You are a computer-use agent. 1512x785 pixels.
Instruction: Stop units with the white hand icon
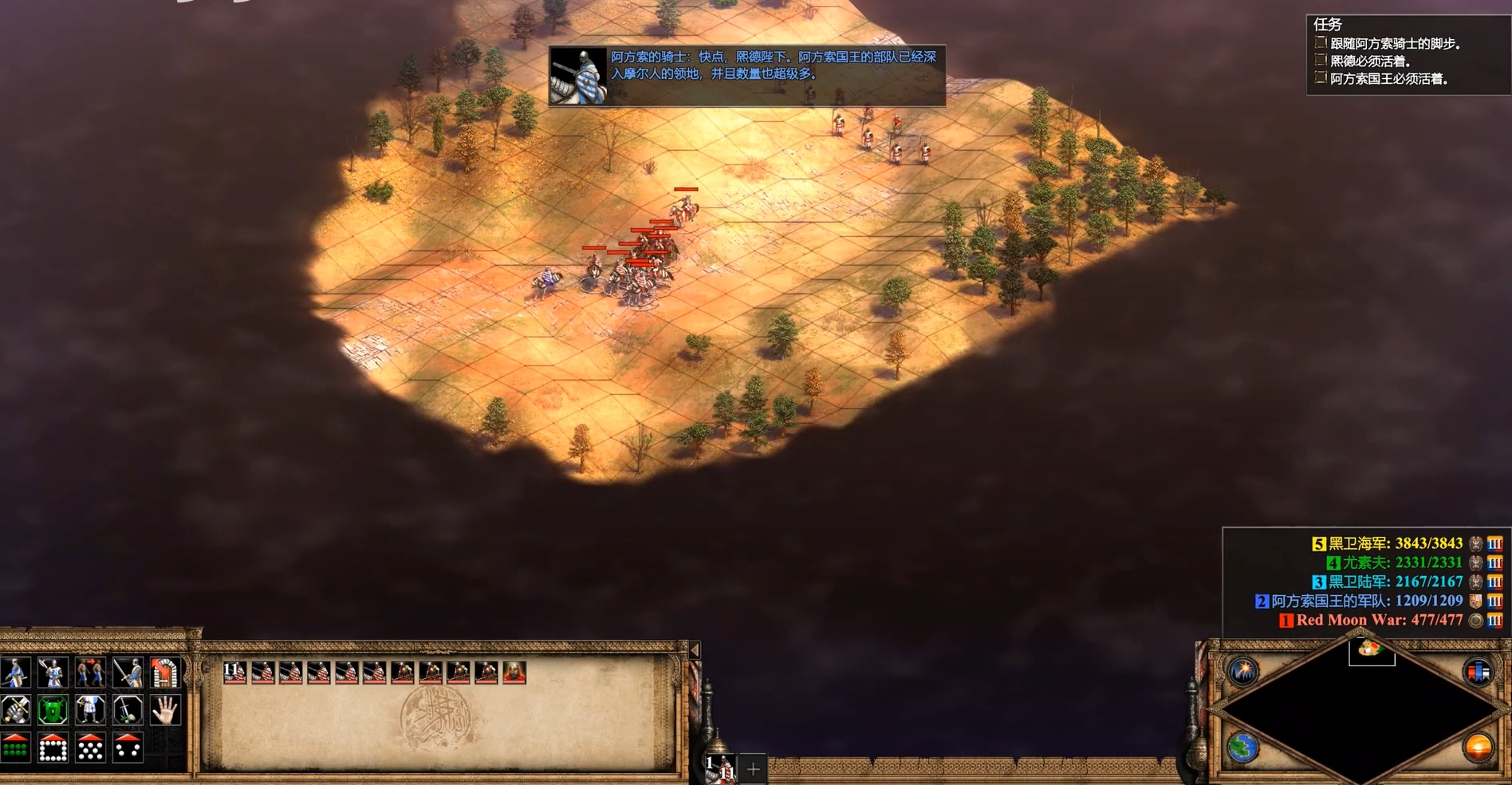coord(164,710)
